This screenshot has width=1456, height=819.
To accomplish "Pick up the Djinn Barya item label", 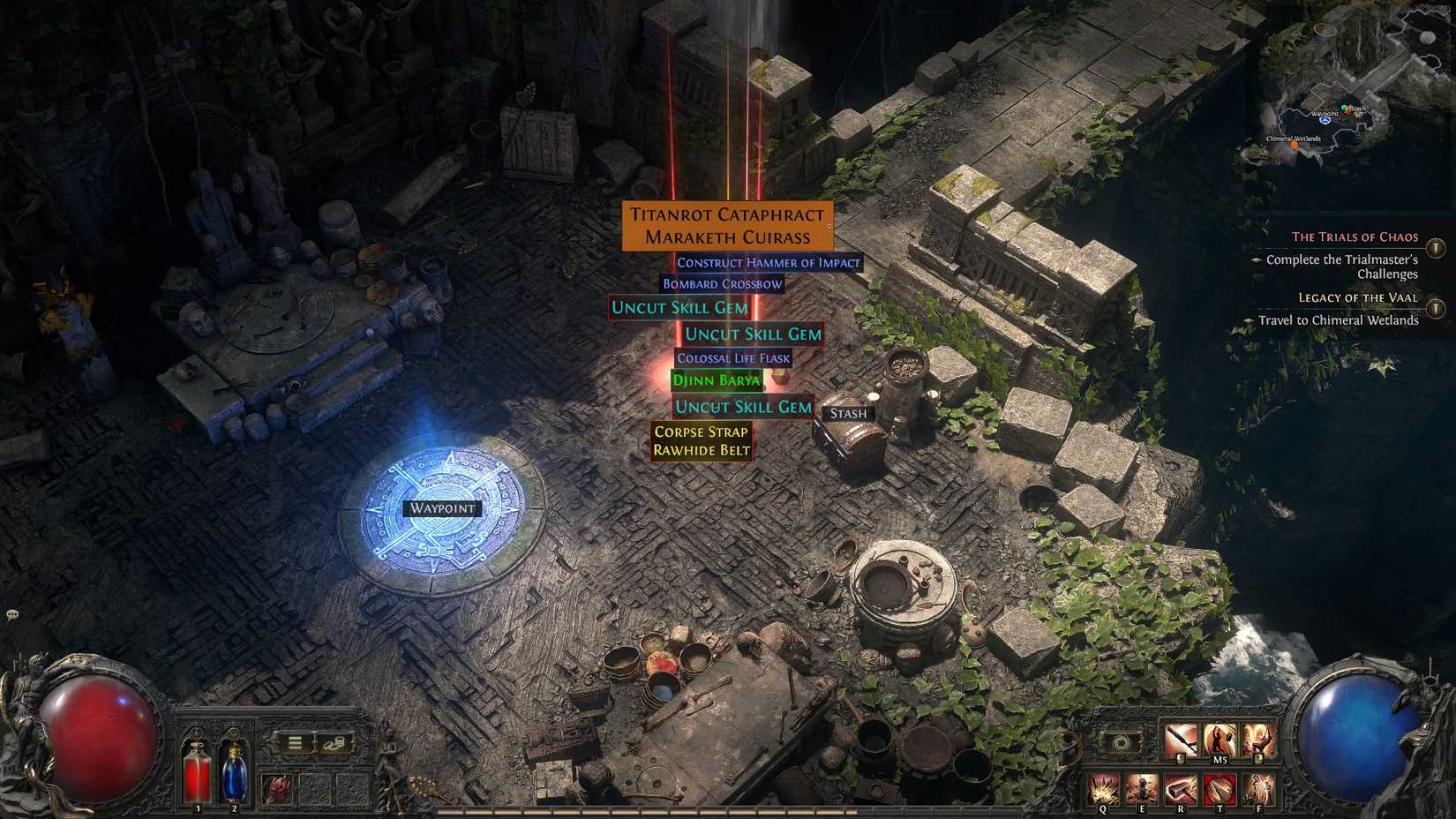I will [715, 380].
